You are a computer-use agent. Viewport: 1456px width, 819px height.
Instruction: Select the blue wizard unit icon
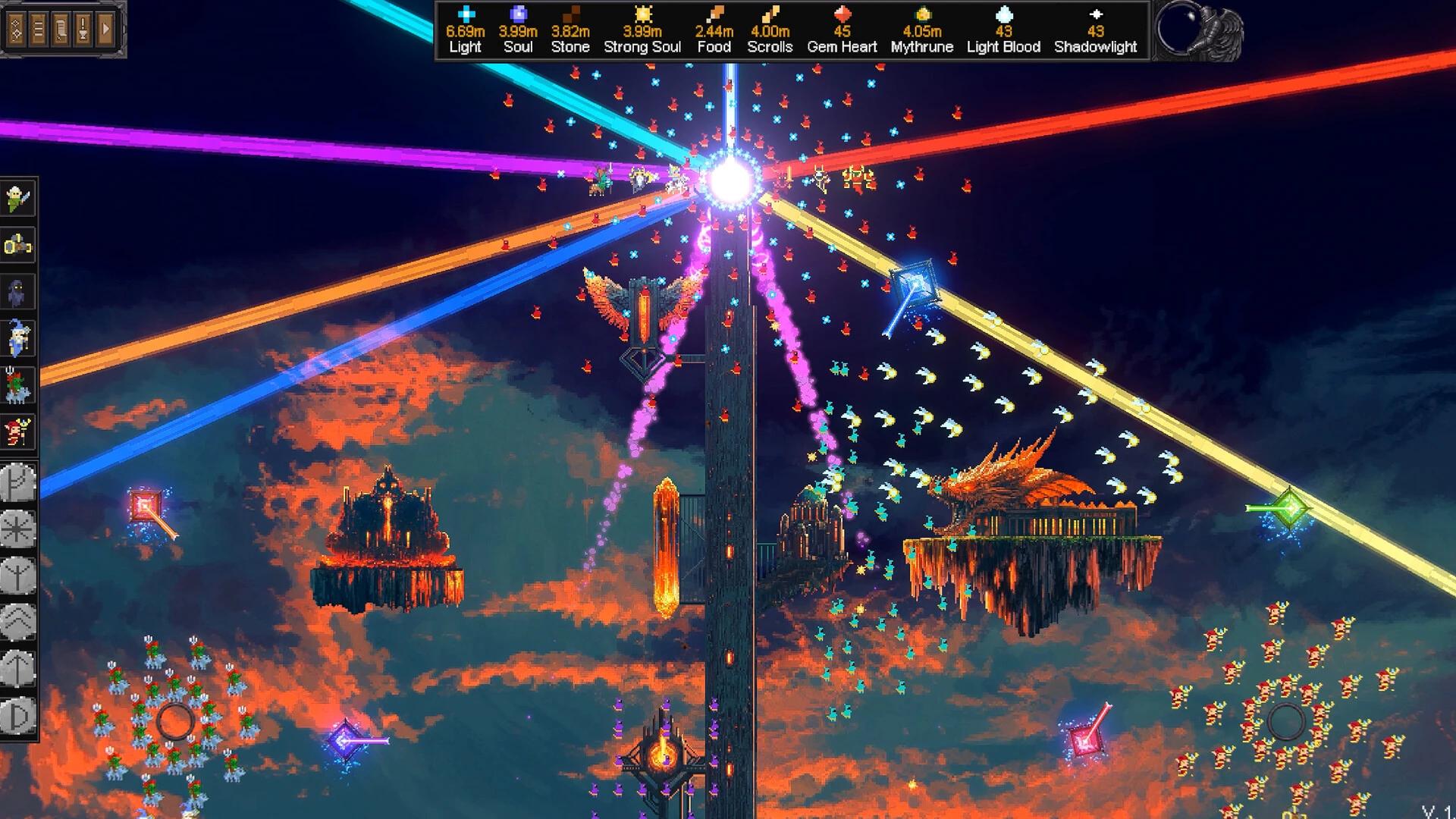click(x=19, y=338)
